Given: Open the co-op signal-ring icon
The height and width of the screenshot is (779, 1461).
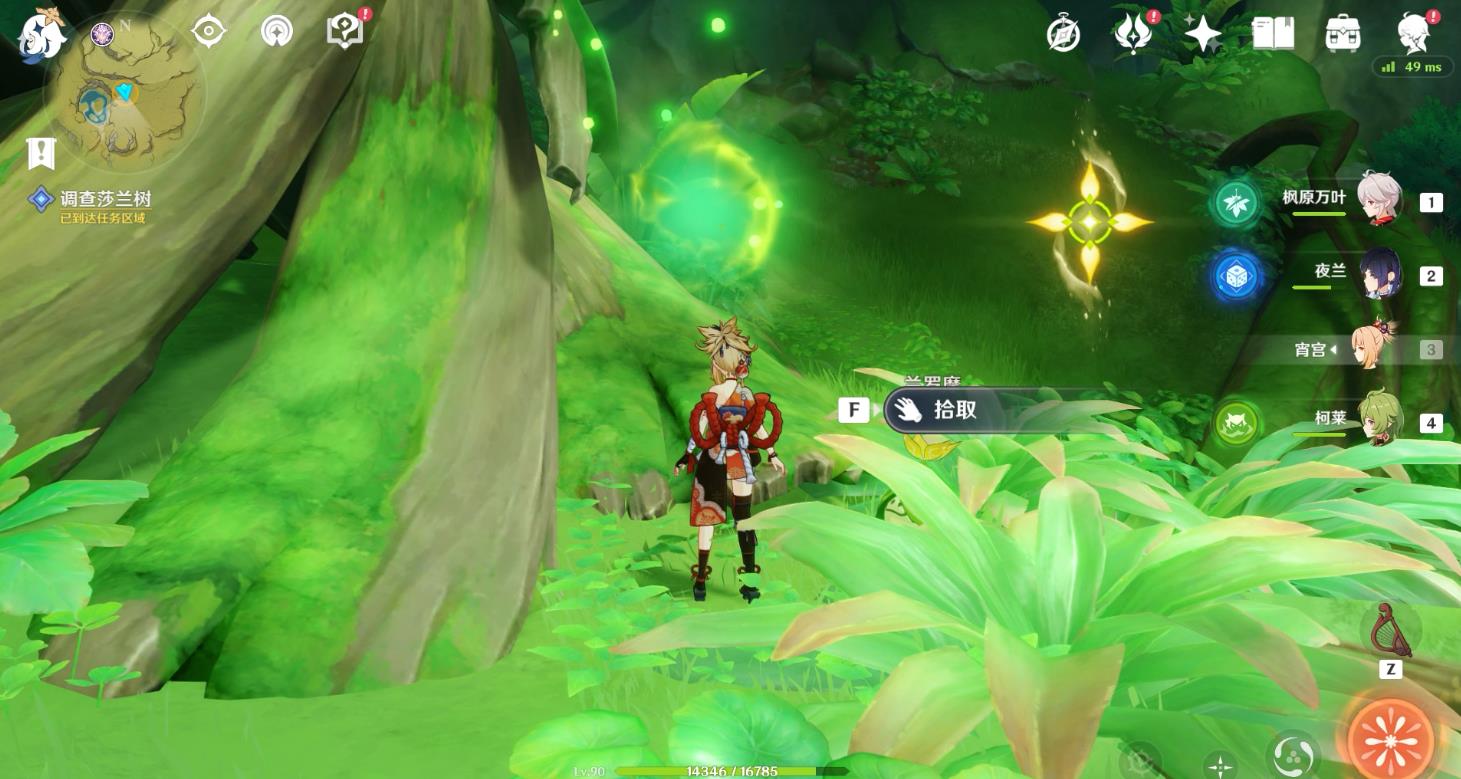Looking at the screenshot, I should [277, 32].
